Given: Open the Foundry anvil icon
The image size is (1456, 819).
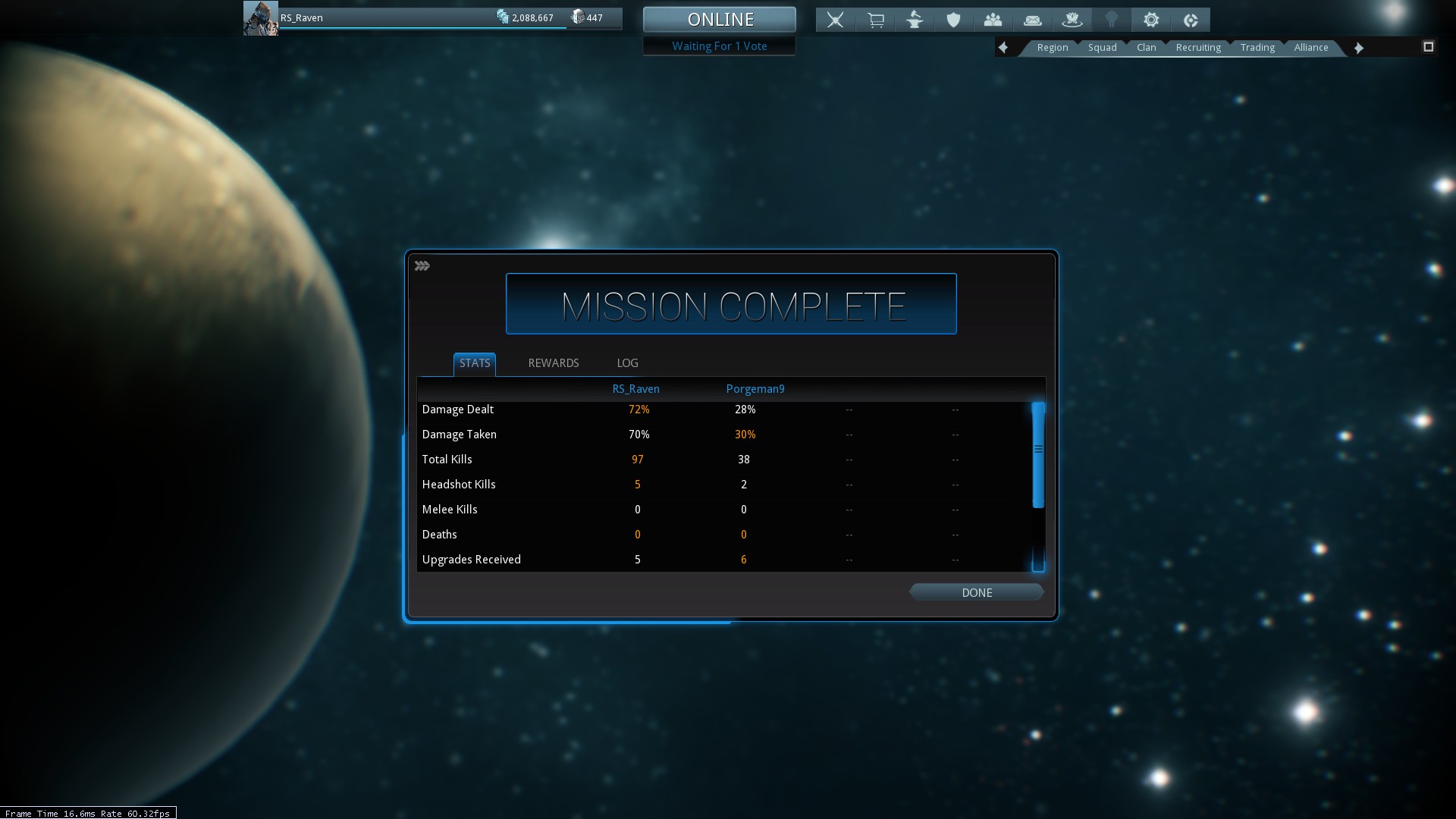Looking at the screenshot, I should click(915, 20).
